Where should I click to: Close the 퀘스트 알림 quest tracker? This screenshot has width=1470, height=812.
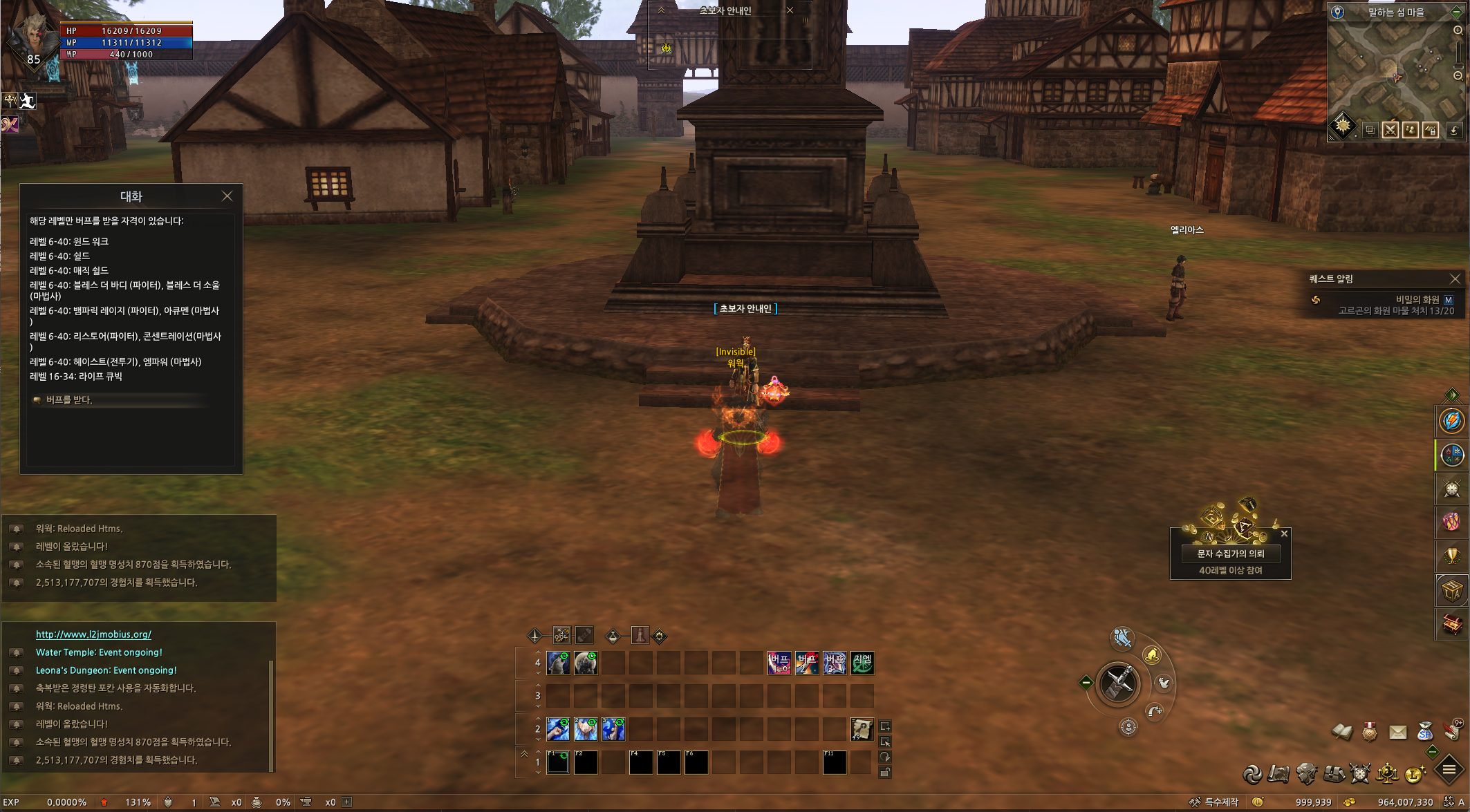[x=1455, y=279]
